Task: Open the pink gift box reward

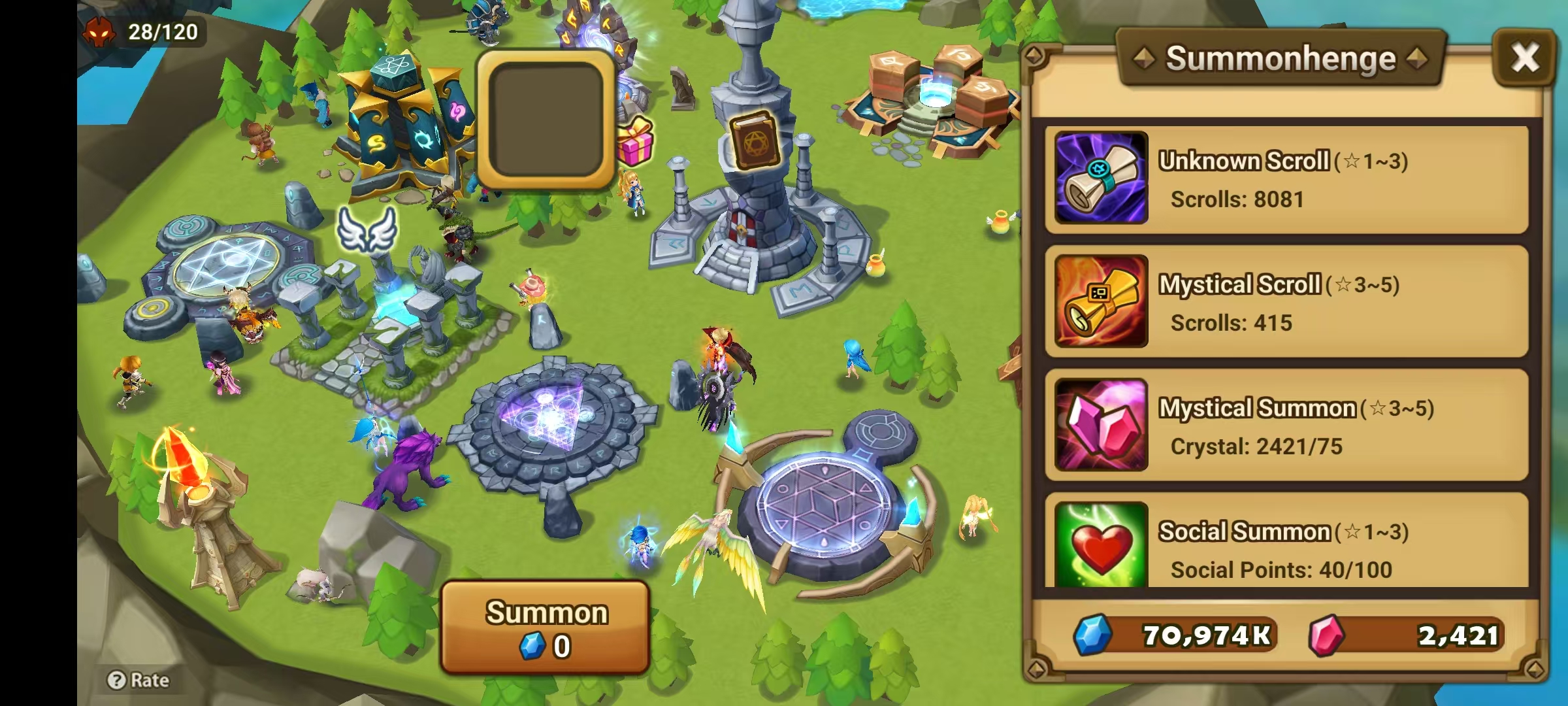Action: pyautogui.click(x=635, y=145)
